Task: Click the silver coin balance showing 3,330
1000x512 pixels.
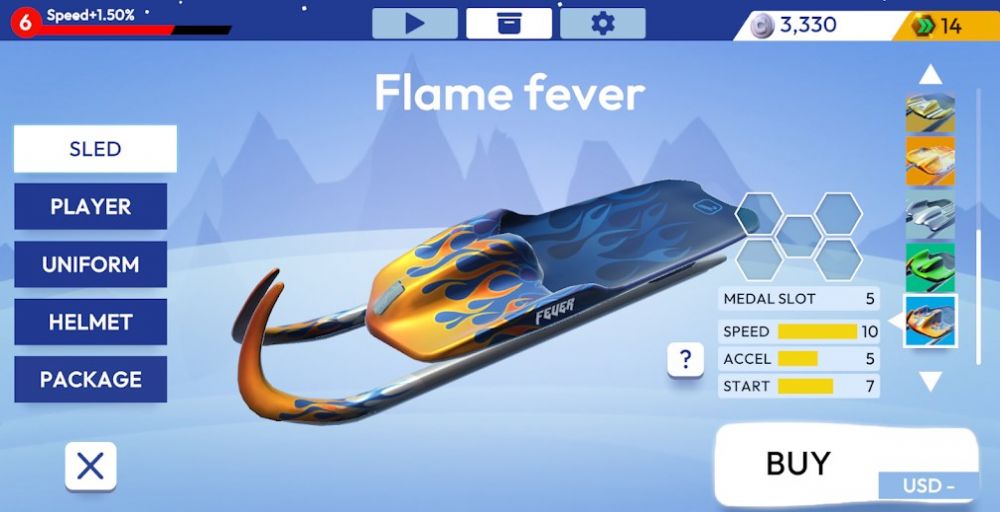Action: click(797, 25)
